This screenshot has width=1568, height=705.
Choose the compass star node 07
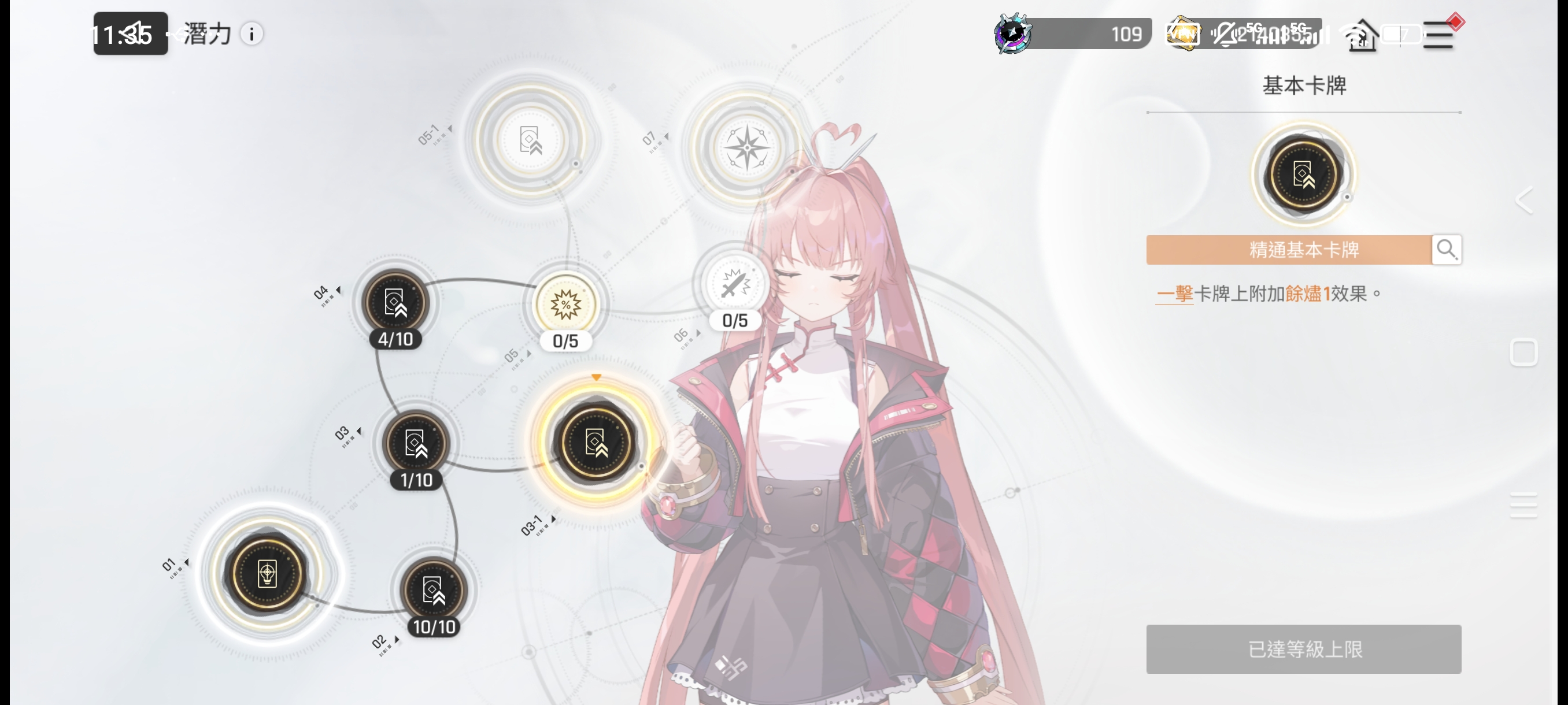pyautogui.click(x=747, y=147)
